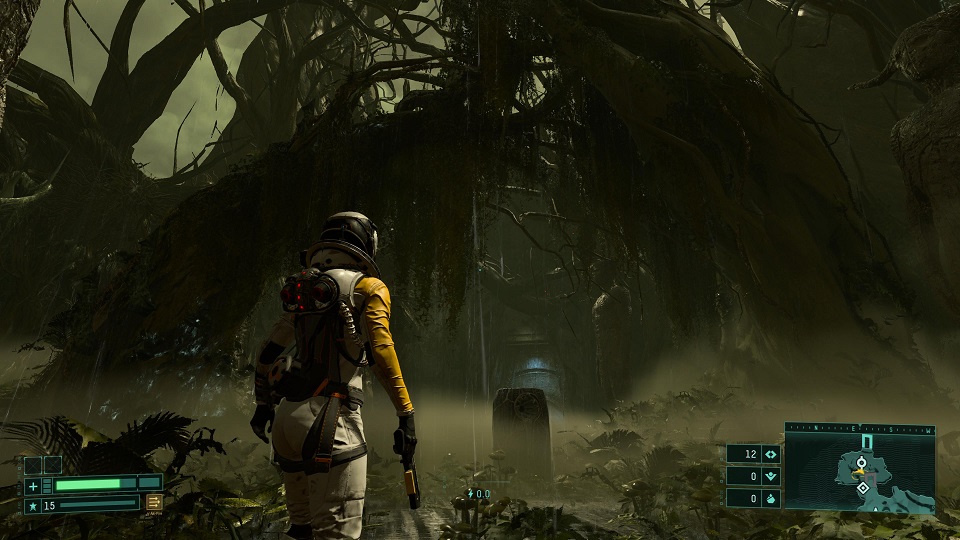
Task: Select the orange alt-fire arrows icon
Action: [154, 503]
